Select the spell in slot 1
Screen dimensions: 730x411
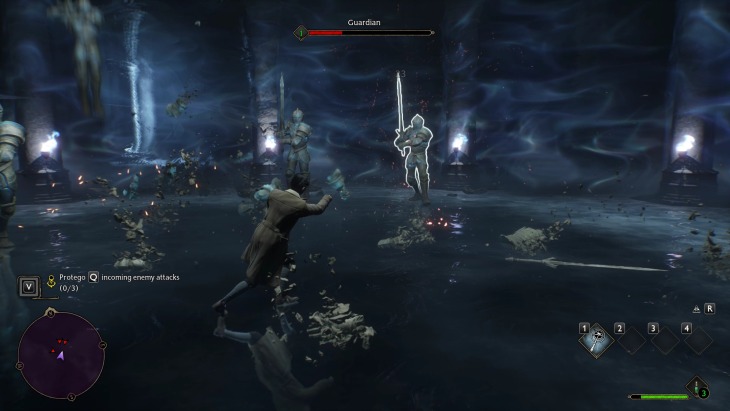pyautogui.click(x=596, y=339)
